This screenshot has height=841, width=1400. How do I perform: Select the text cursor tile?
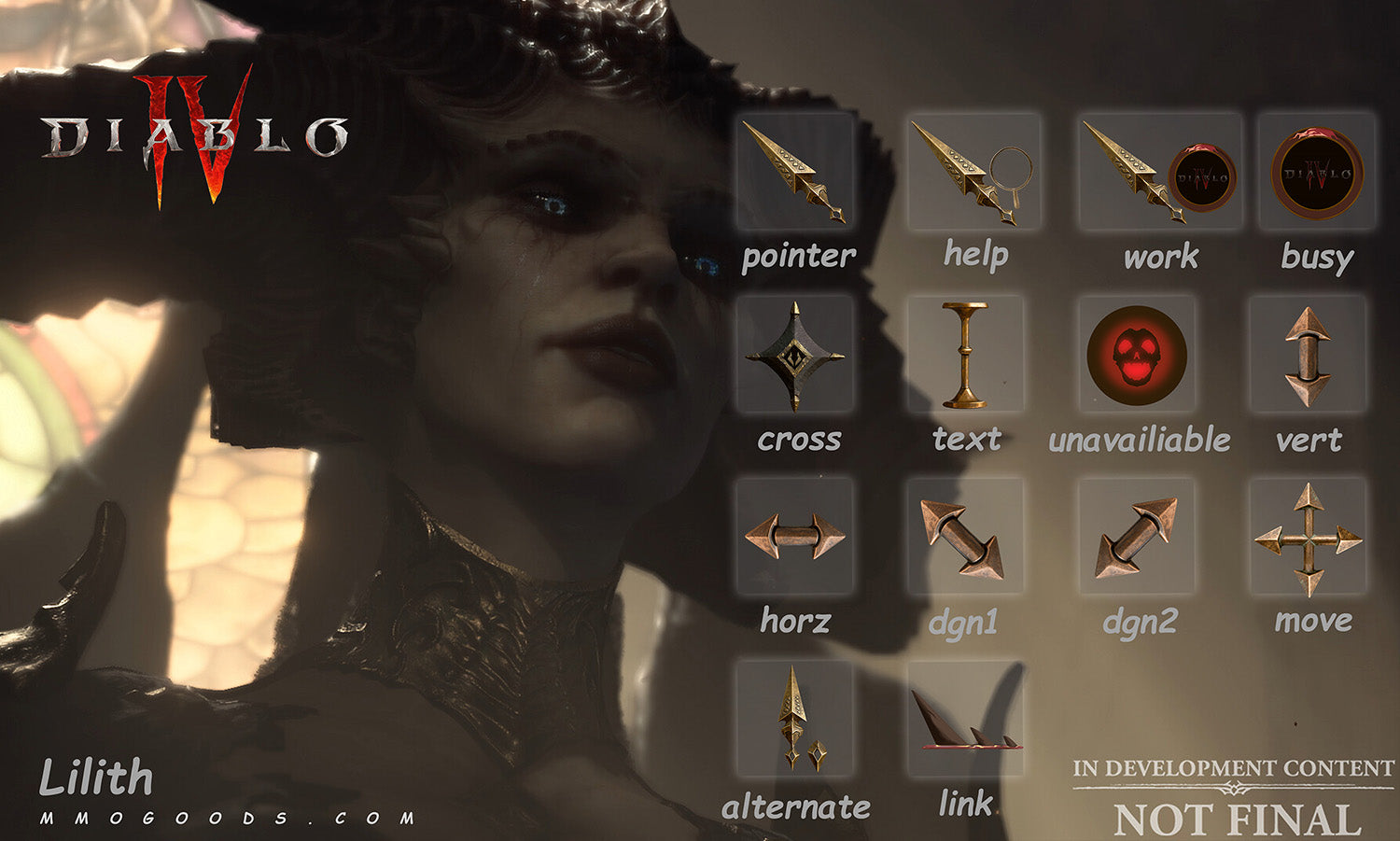pos(965,356)
